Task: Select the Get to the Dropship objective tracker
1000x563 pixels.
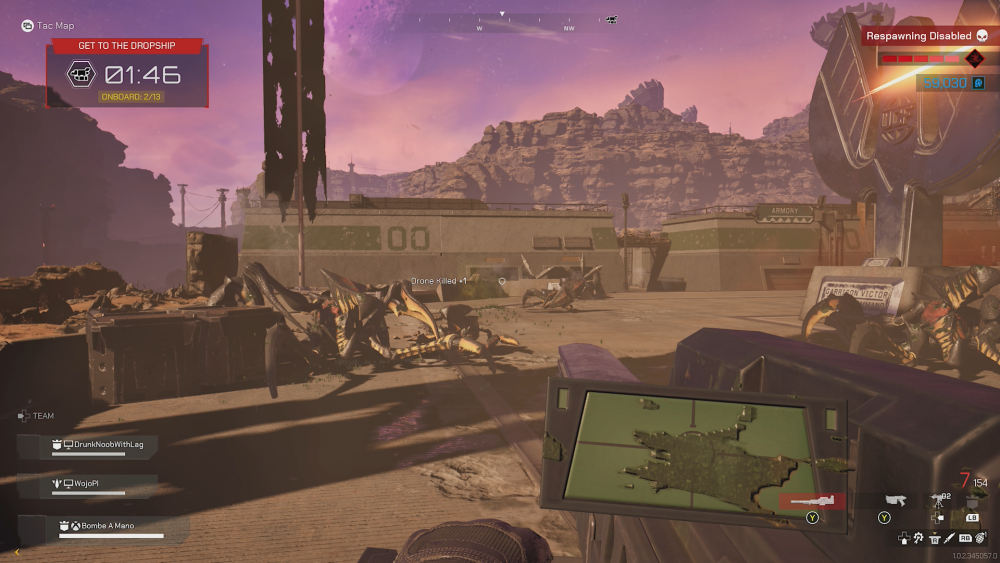Action: 127,46
